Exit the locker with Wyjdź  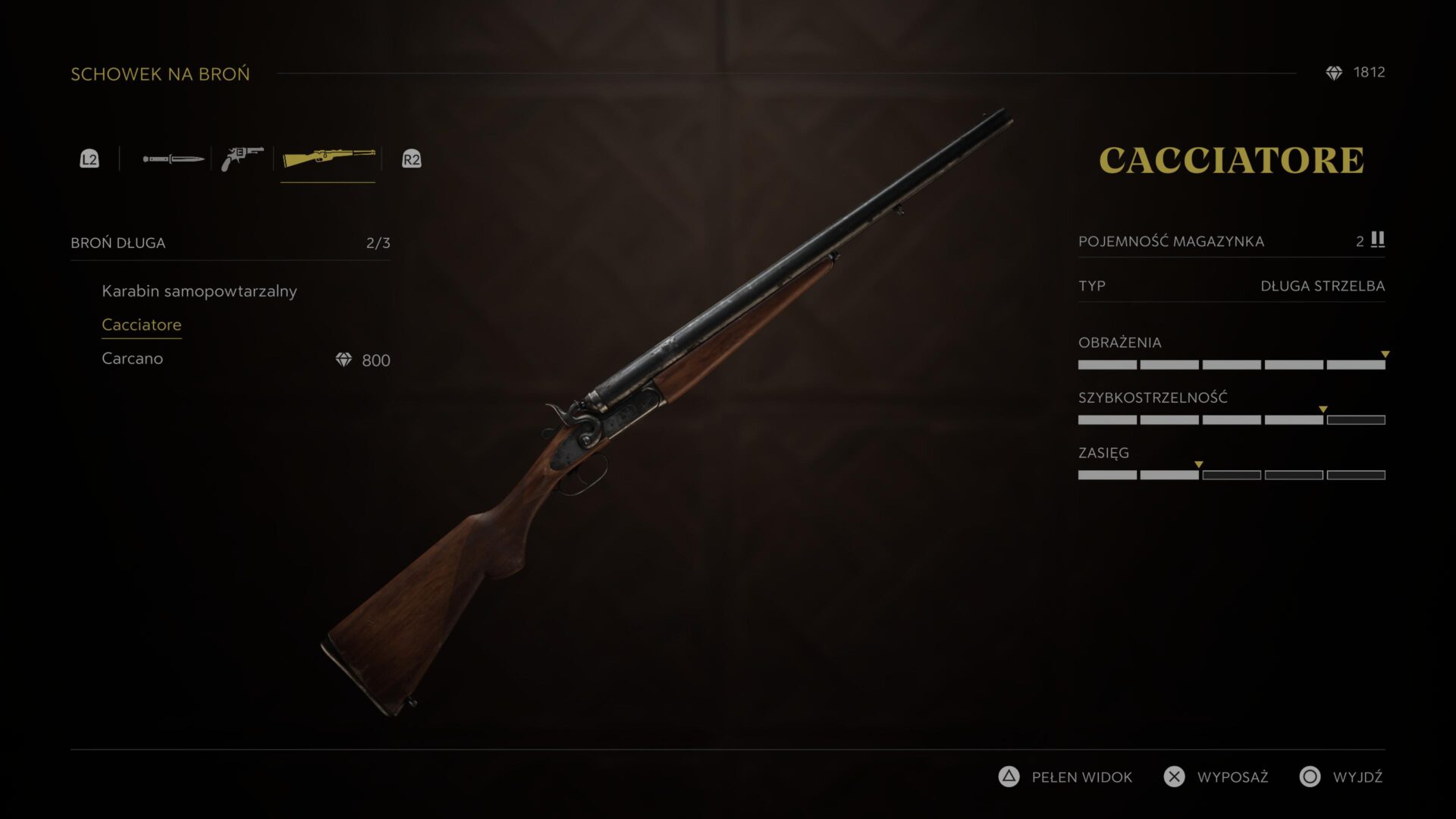(1341, 777)
